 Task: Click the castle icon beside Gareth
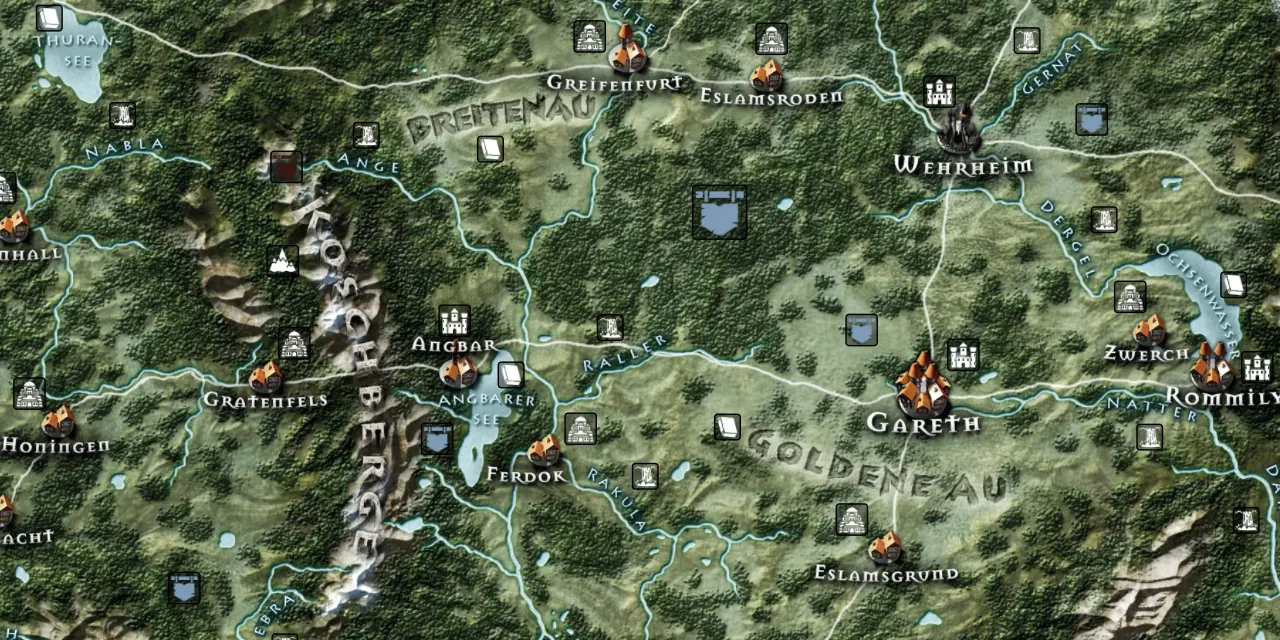point(962,355)
